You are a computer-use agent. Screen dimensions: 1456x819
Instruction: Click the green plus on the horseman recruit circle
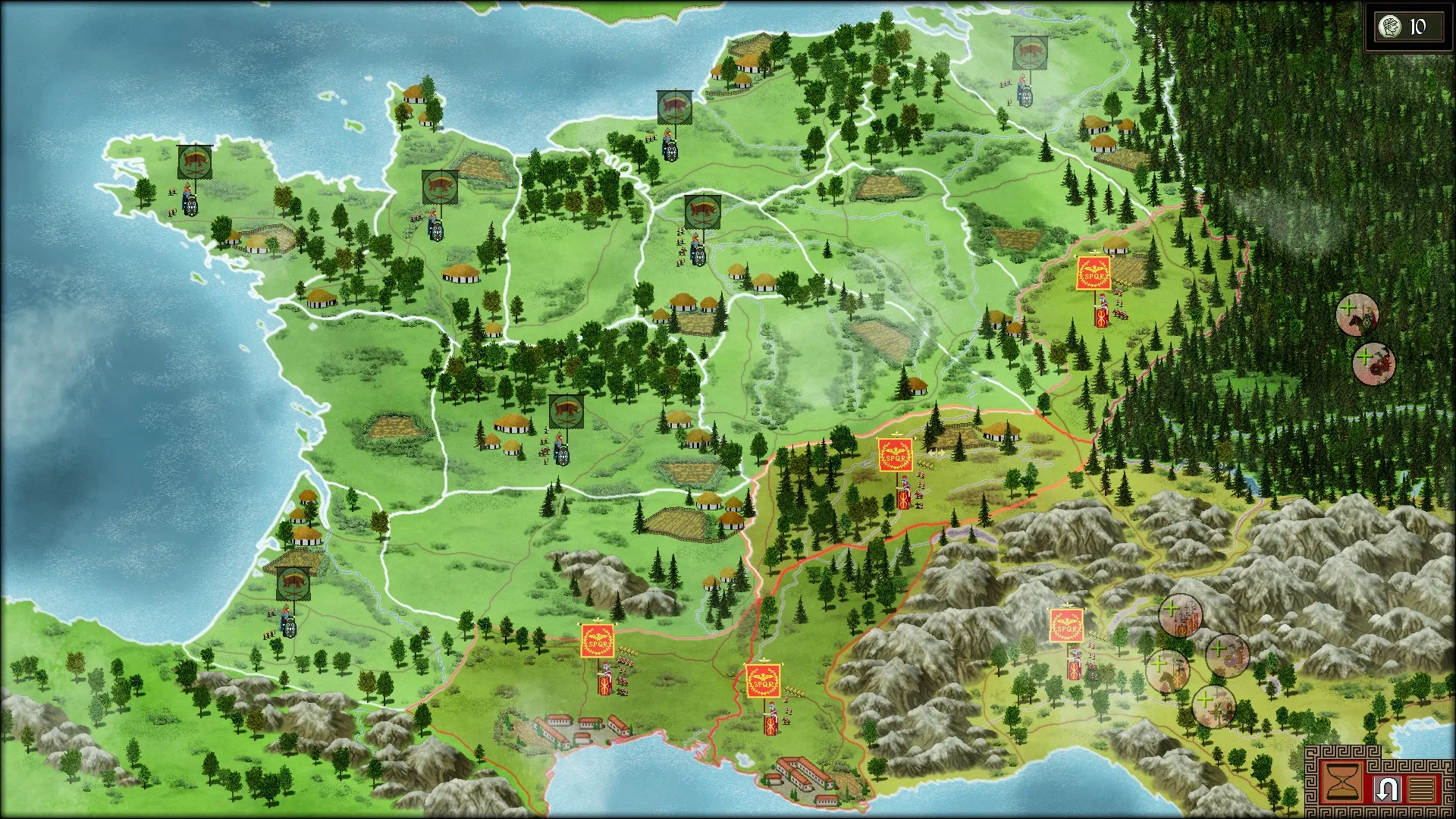coord(1348,307)
